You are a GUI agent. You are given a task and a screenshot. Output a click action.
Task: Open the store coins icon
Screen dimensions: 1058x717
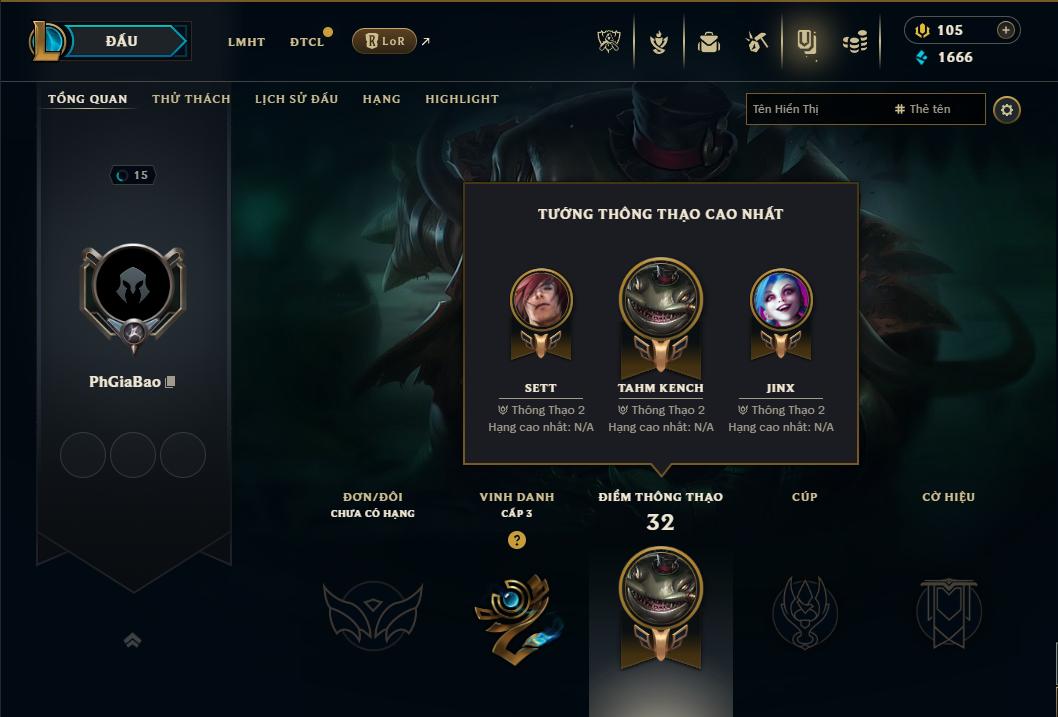point(855,42)
